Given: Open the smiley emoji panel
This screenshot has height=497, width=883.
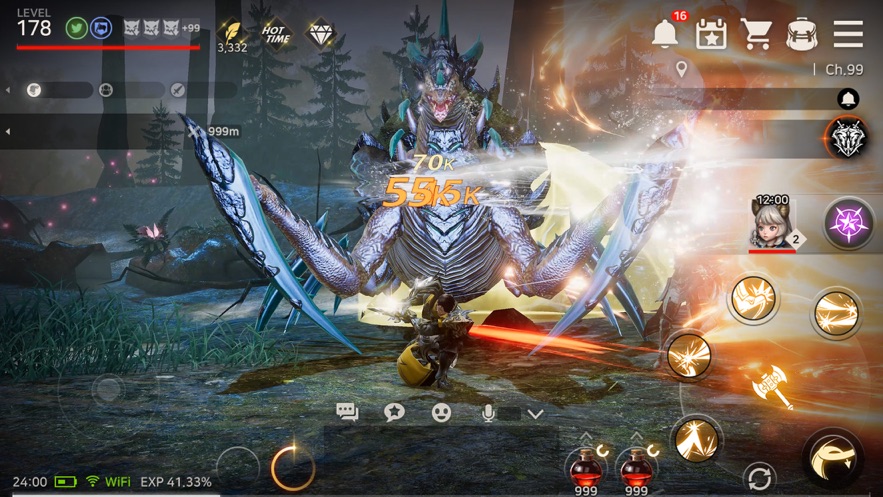Looking at the screenshot, I should click(441, 412).
